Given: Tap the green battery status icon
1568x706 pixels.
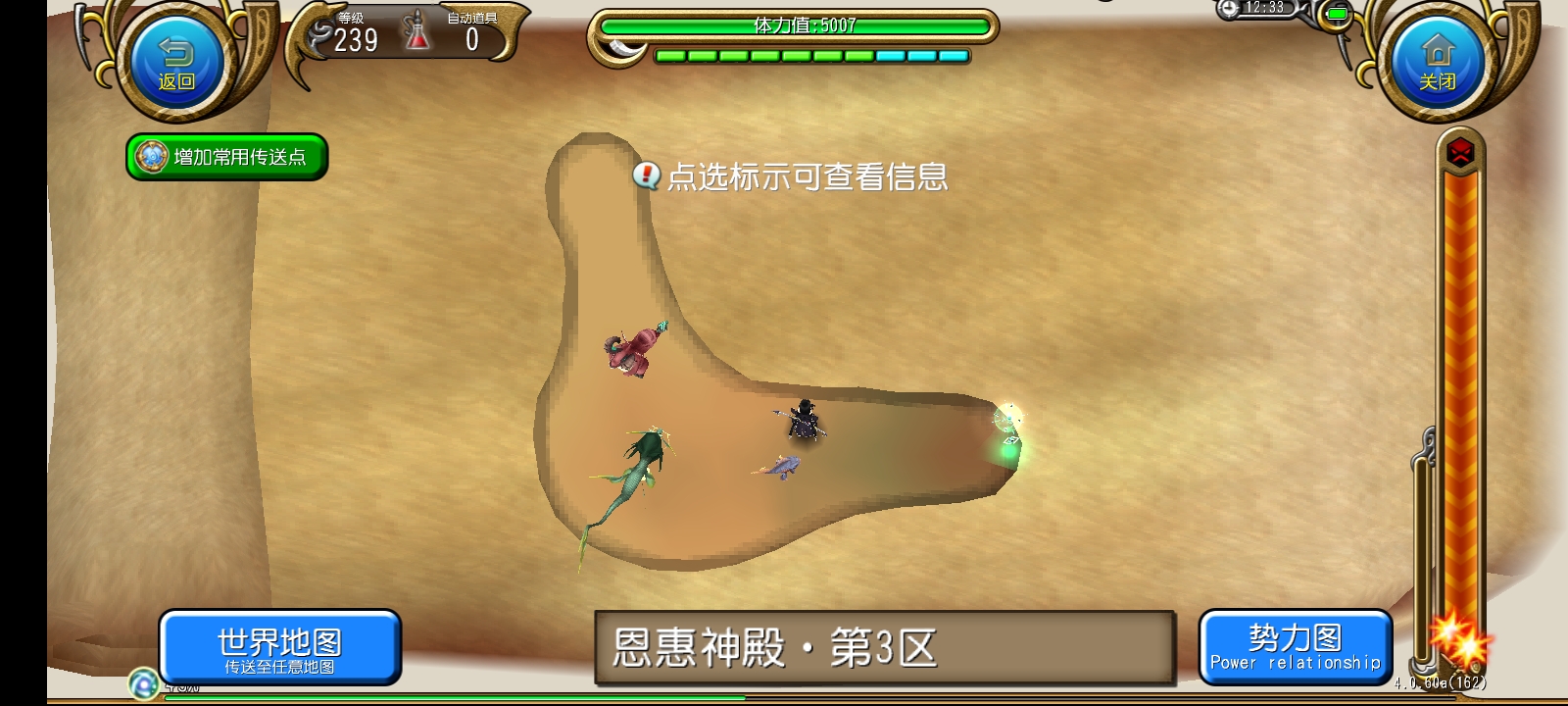Looking at the screenshot, I should pos(1338,12).
